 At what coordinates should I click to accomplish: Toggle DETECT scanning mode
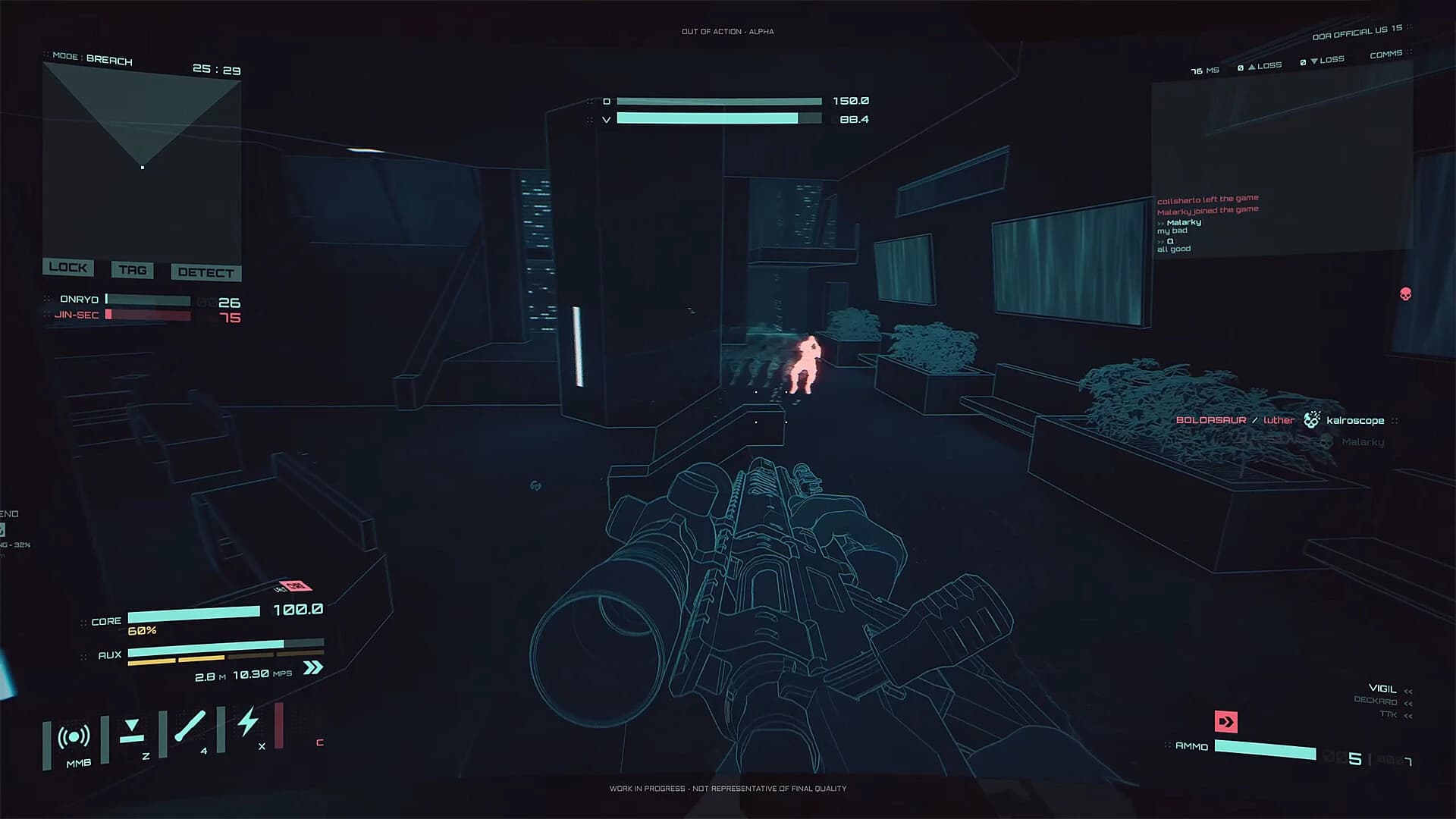[x=205, y=272]
